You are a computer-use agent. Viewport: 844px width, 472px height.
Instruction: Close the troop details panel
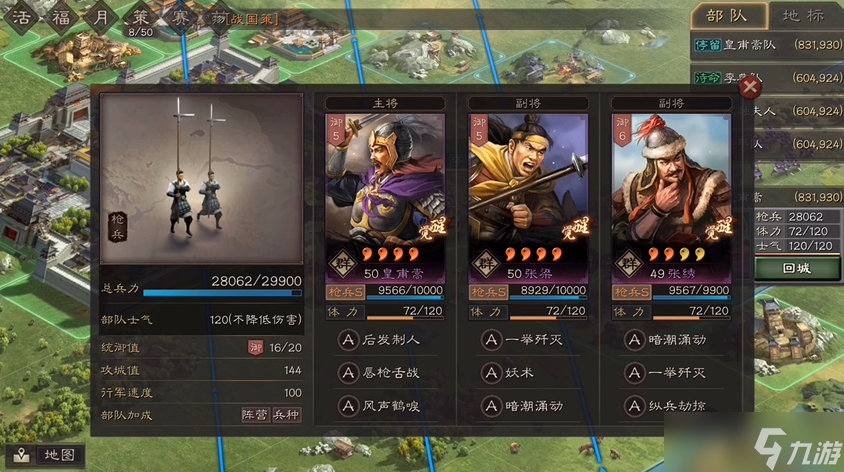748,88
